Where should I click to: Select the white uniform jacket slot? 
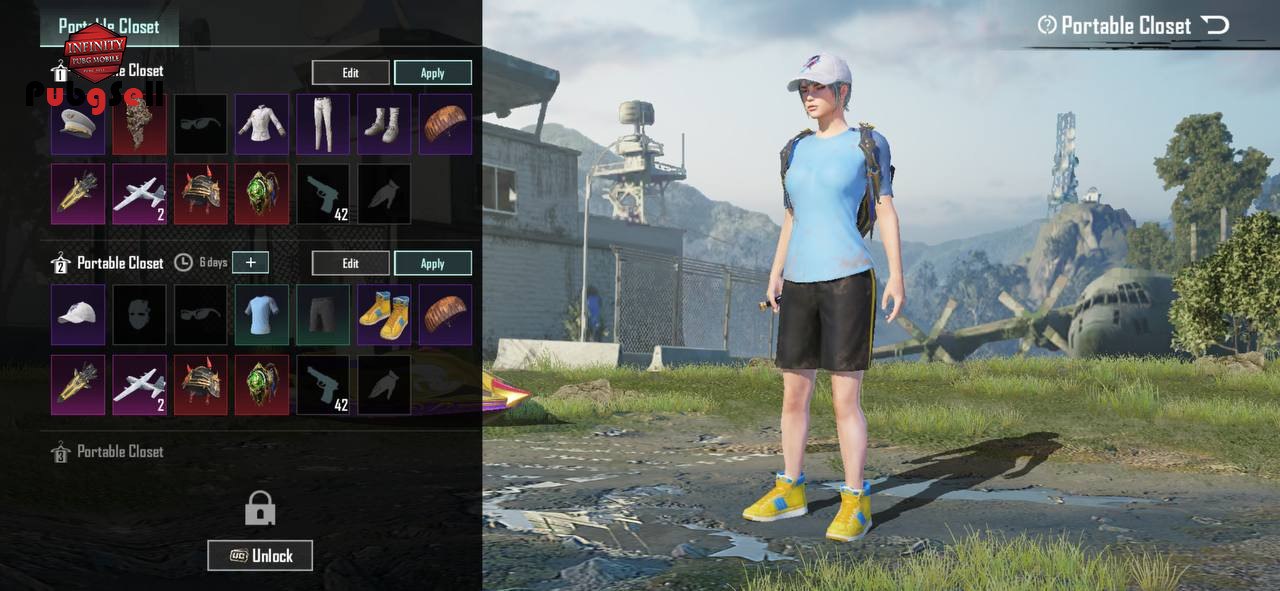point(262,124)
